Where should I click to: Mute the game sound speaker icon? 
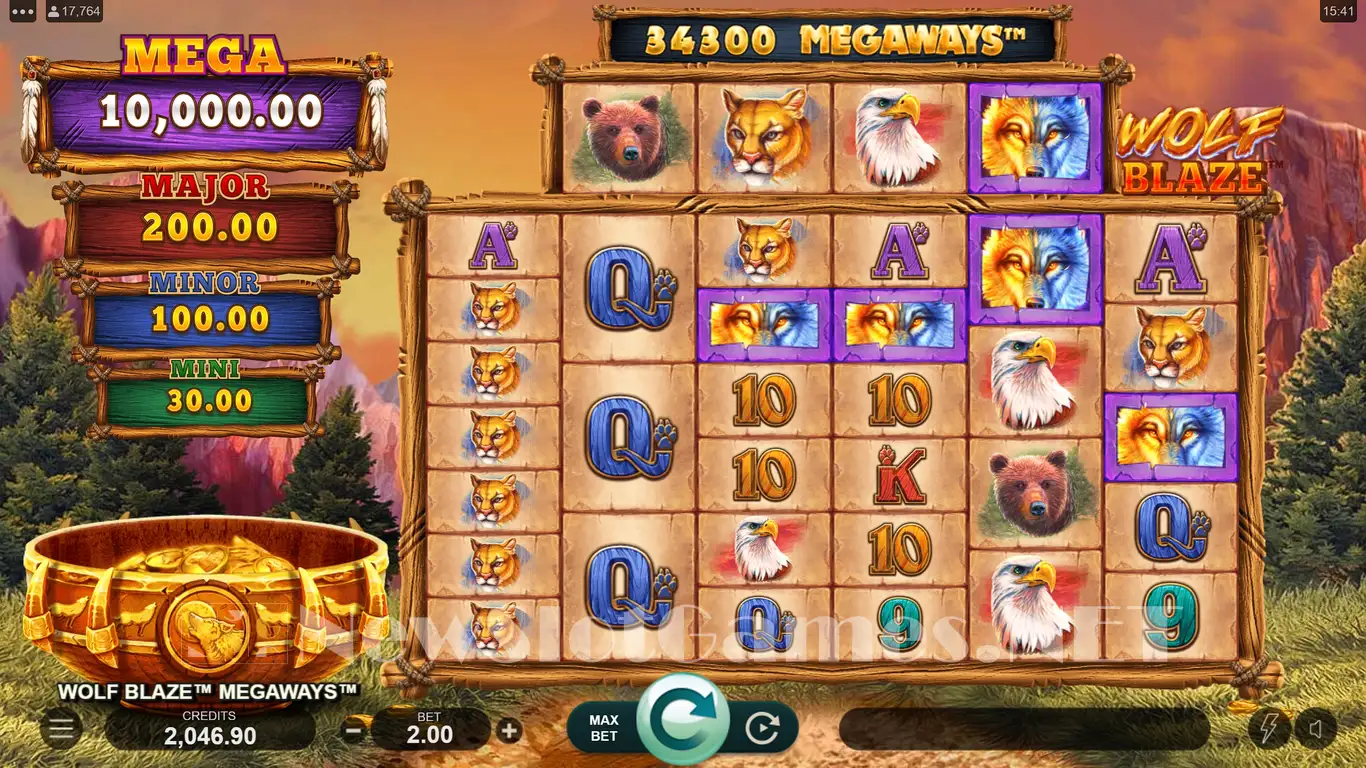1315,728
